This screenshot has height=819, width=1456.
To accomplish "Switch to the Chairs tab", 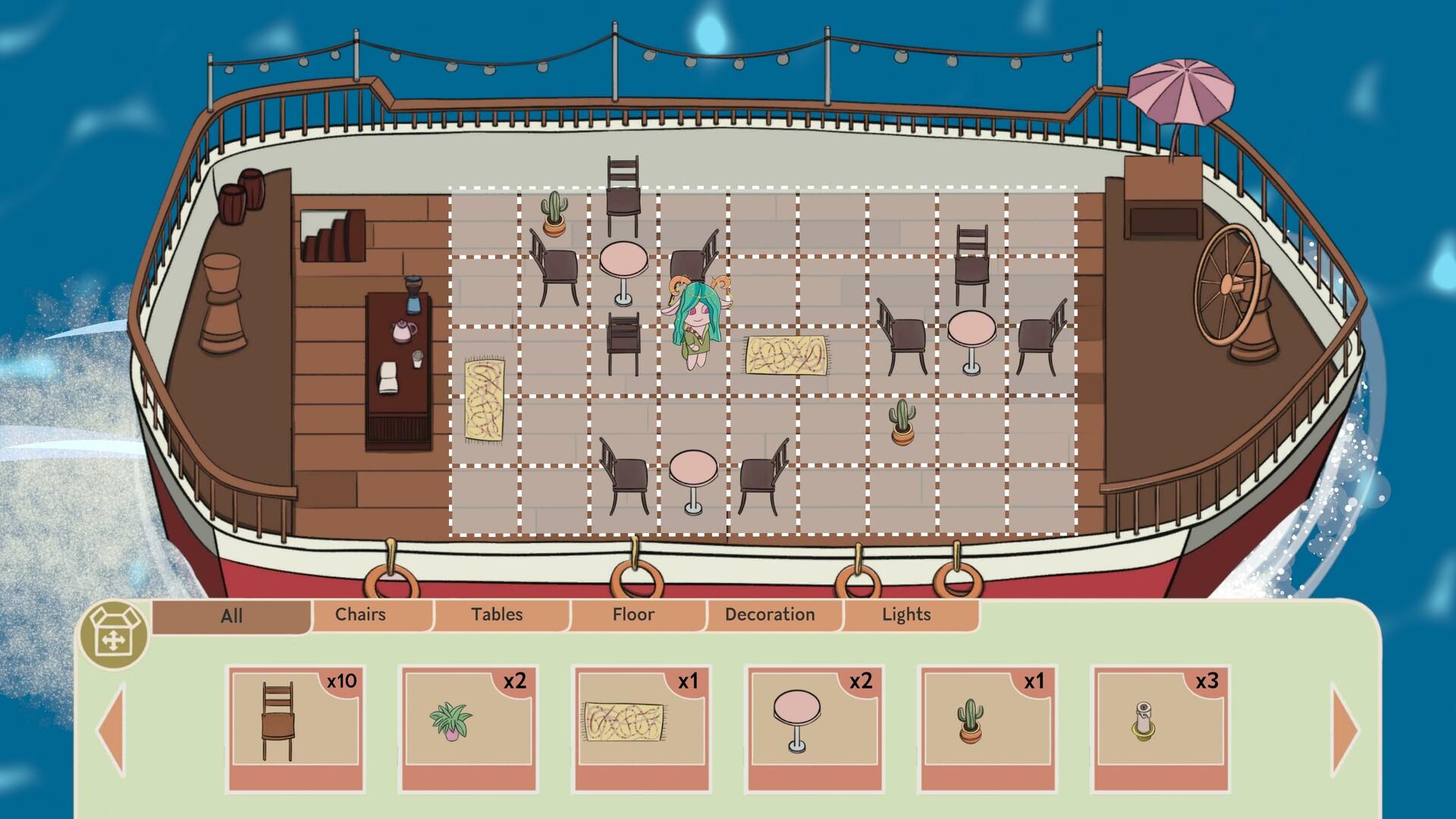I will point(361,614).
